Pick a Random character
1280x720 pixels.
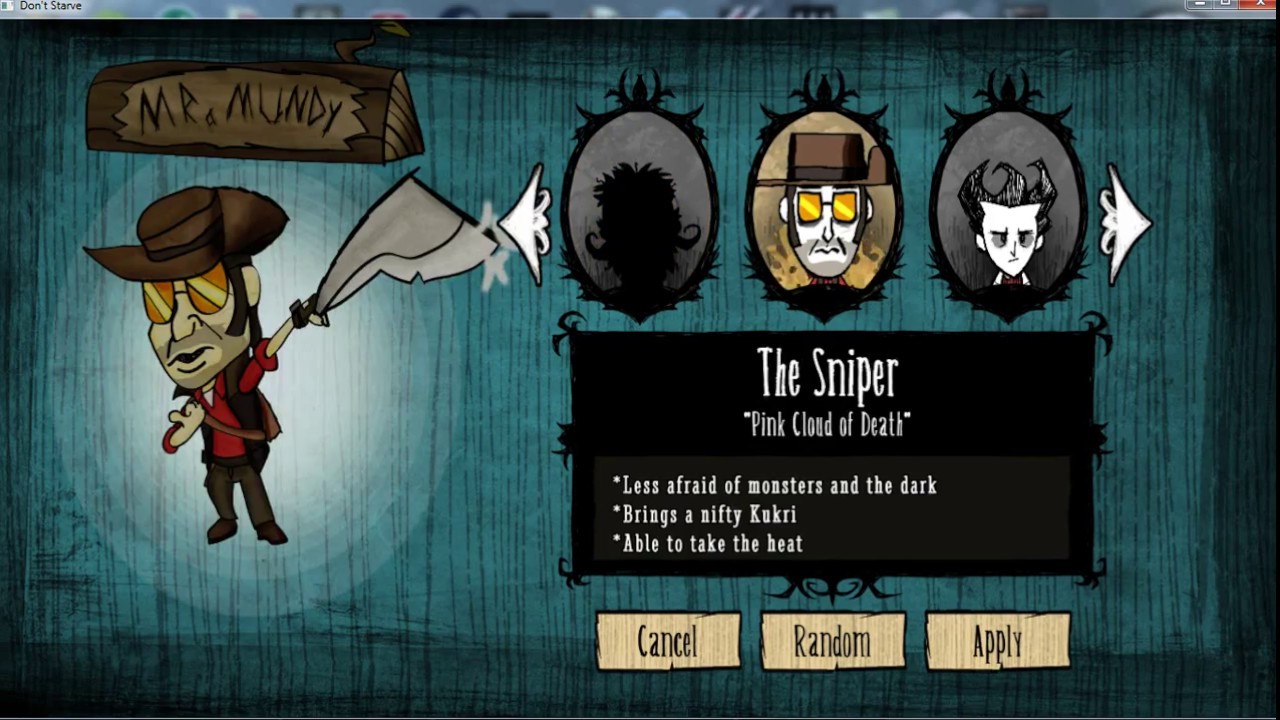[x=832, y=642]
